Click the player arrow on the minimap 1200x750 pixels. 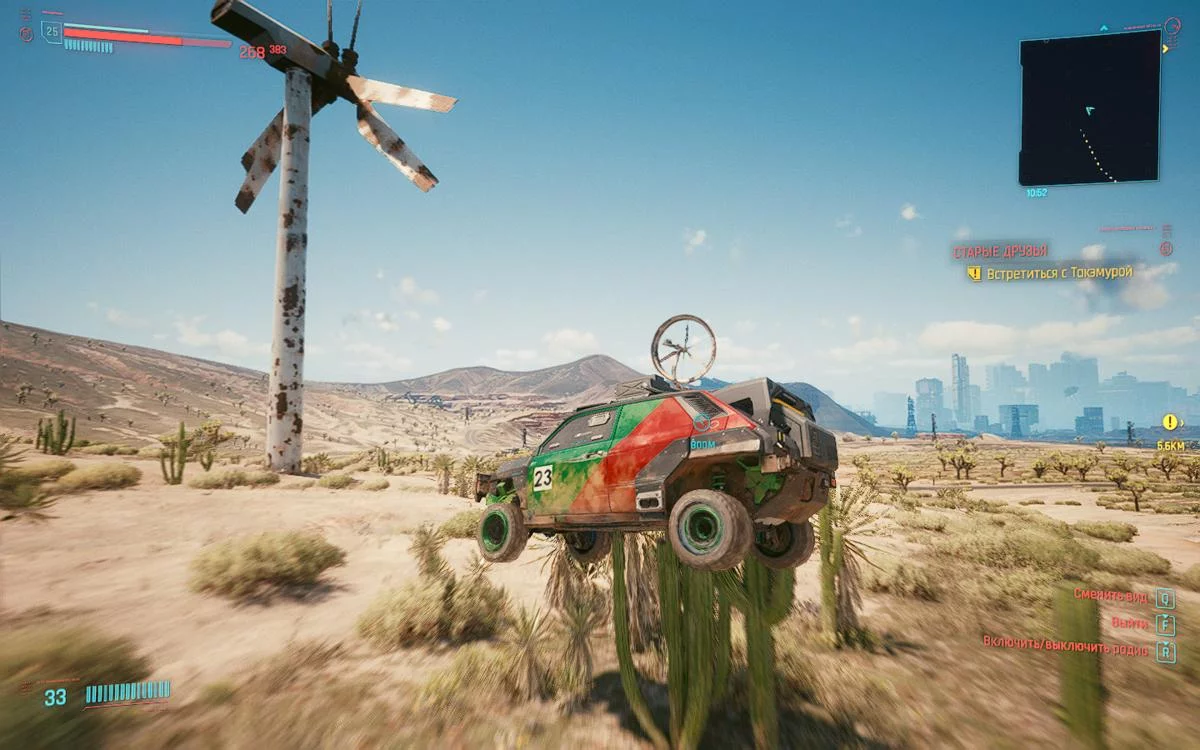click(1089, 111)
